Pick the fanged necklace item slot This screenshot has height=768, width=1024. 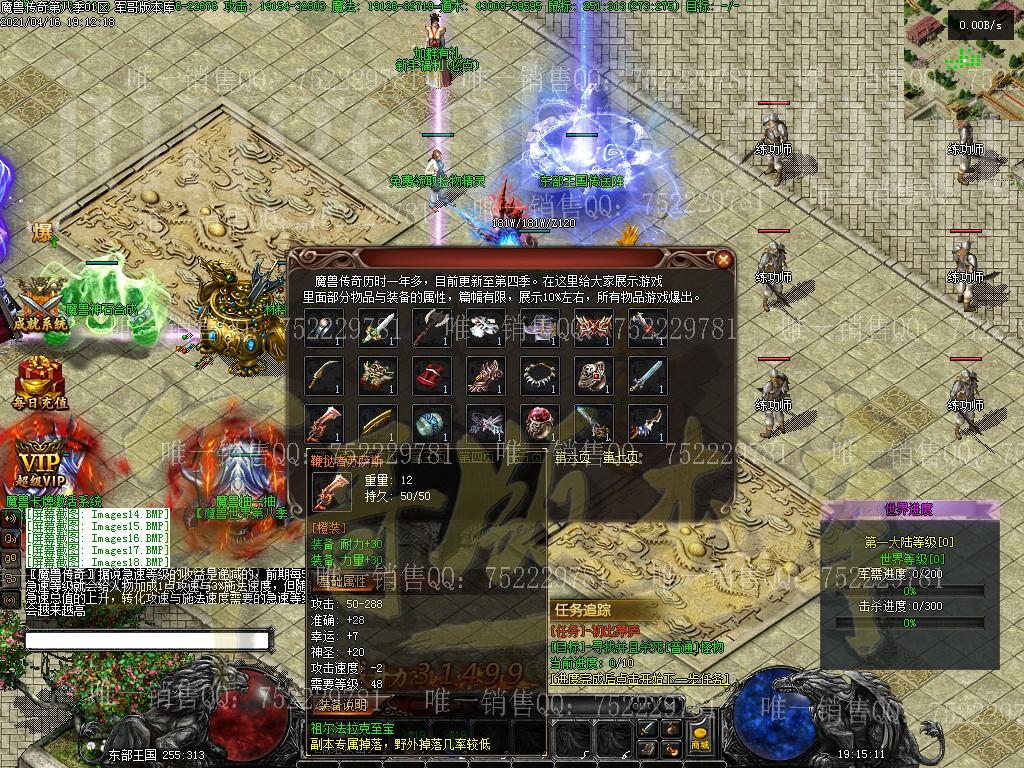(x=539, y=374)
